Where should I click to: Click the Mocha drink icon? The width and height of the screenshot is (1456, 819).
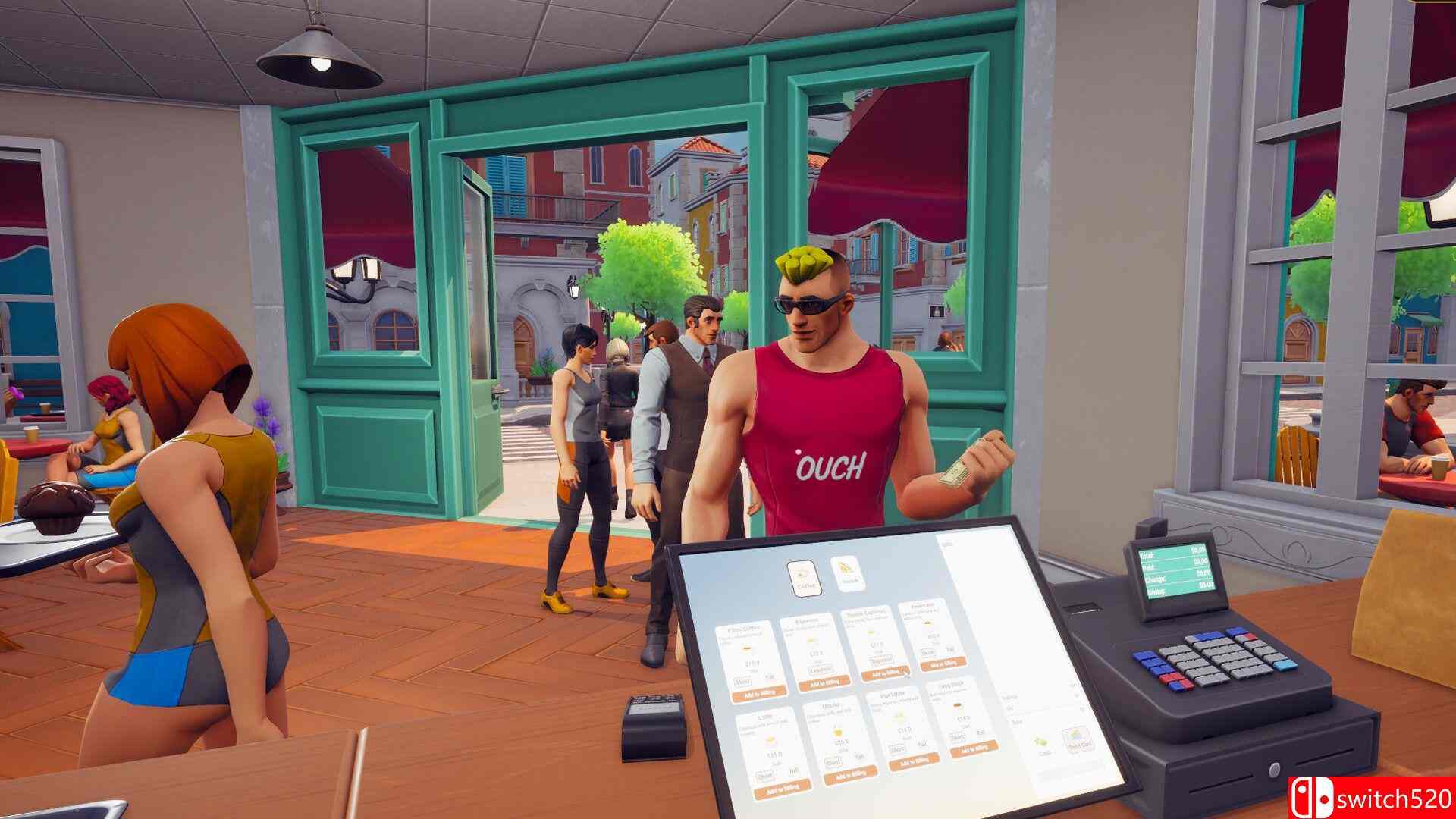coord(836,733)
